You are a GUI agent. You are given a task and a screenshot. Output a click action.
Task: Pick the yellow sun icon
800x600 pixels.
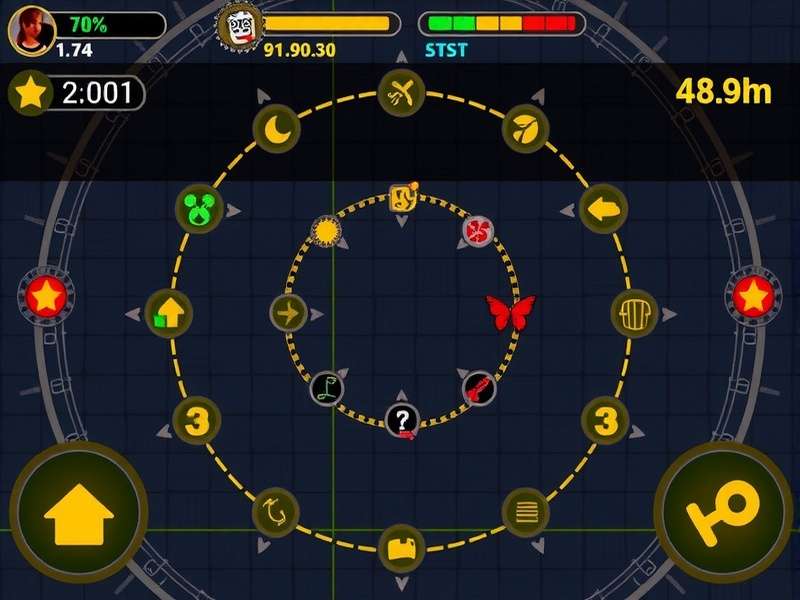326,233
